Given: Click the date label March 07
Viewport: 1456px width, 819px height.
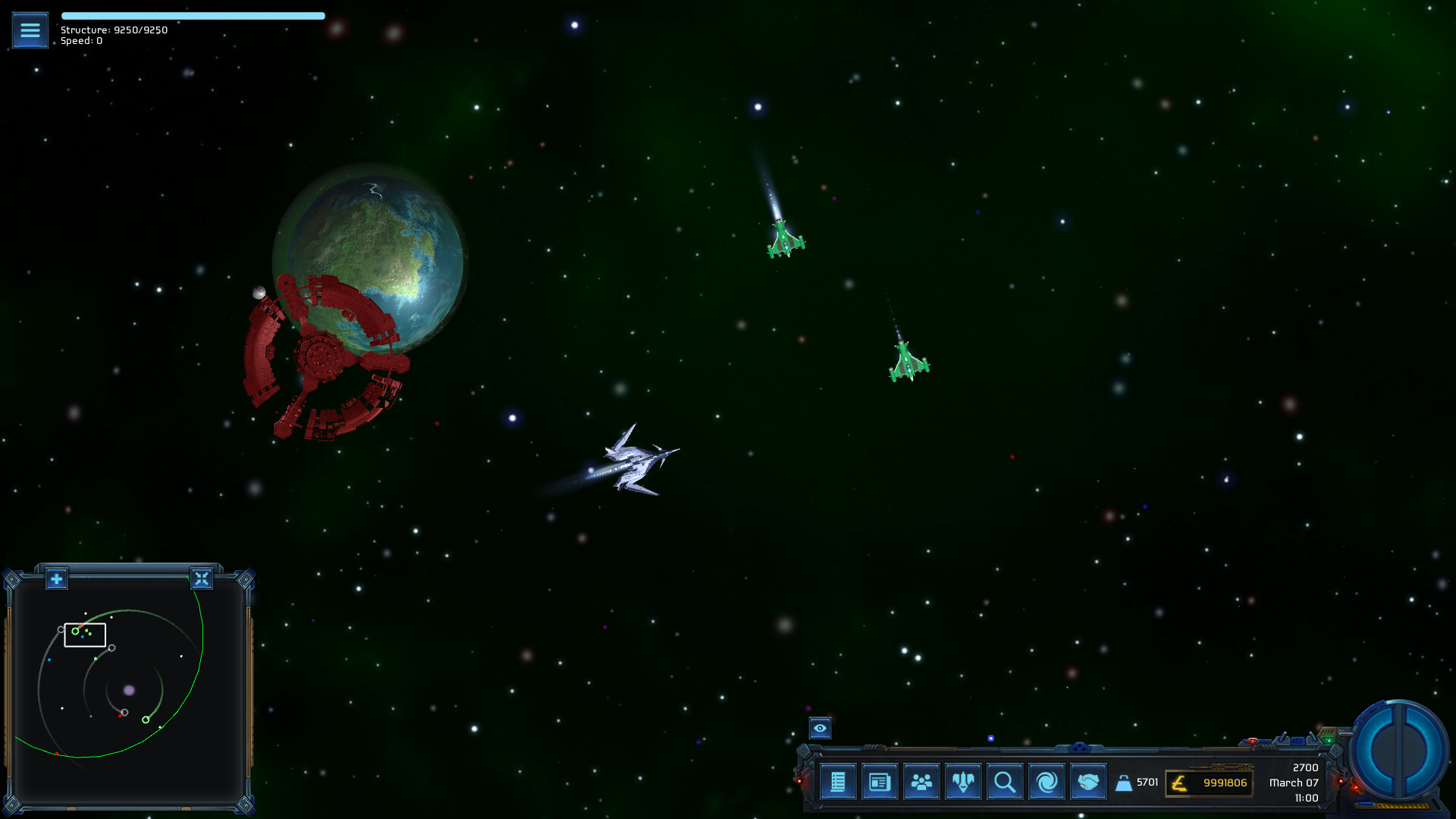Looking at the screenshot, I should [1293, 783].
